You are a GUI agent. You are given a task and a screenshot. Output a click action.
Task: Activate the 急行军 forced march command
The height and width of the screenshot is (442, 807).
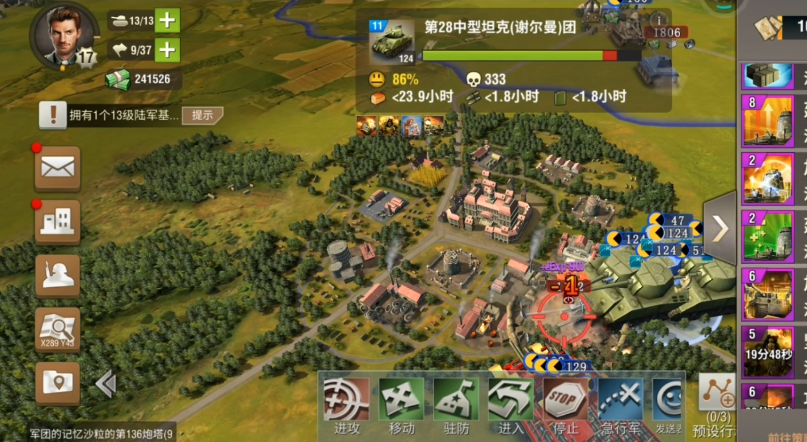pyautogui.click(x=620, y=406)
